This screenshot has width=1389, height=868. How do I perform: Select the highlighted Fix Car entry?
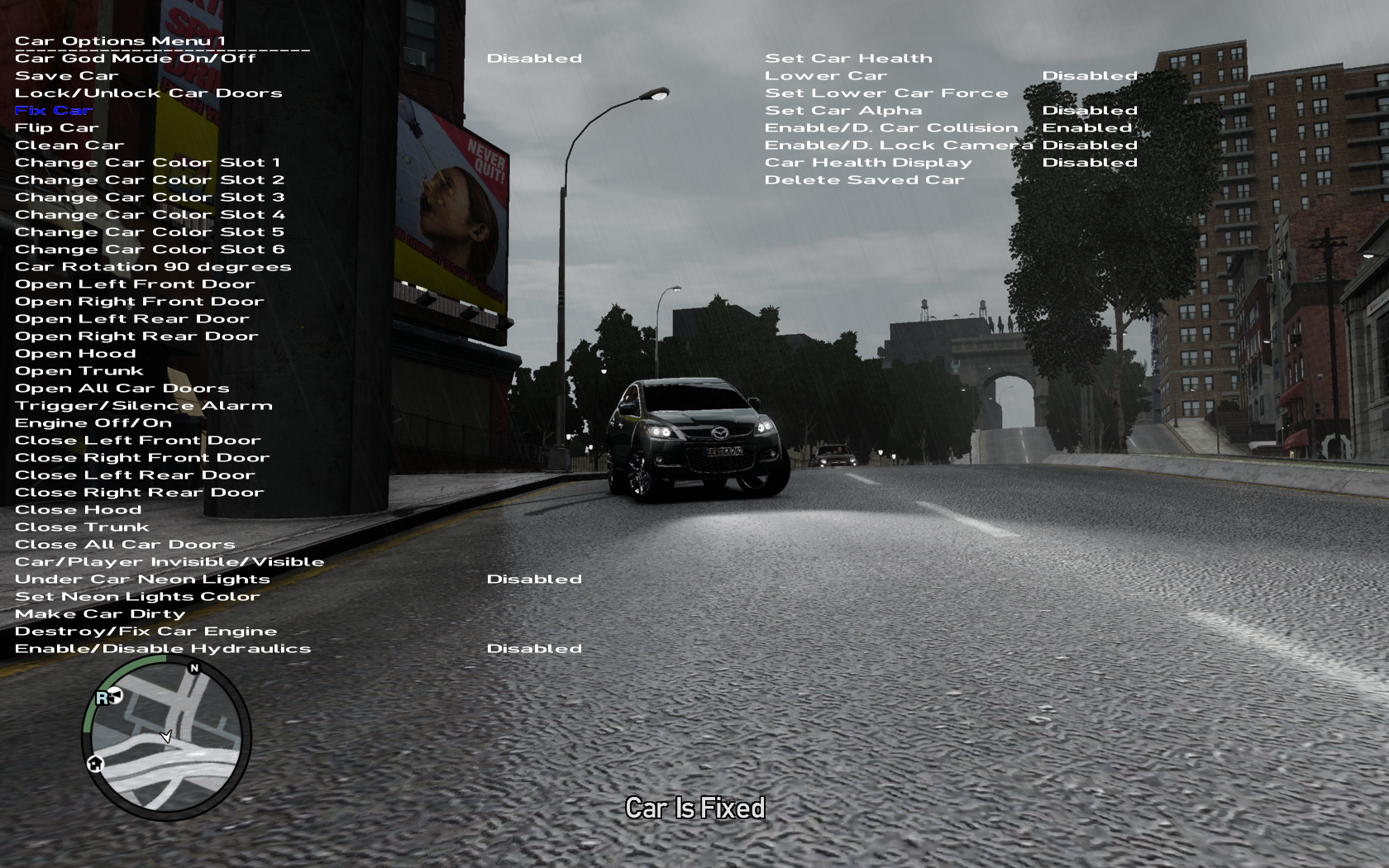coord(54,111)
